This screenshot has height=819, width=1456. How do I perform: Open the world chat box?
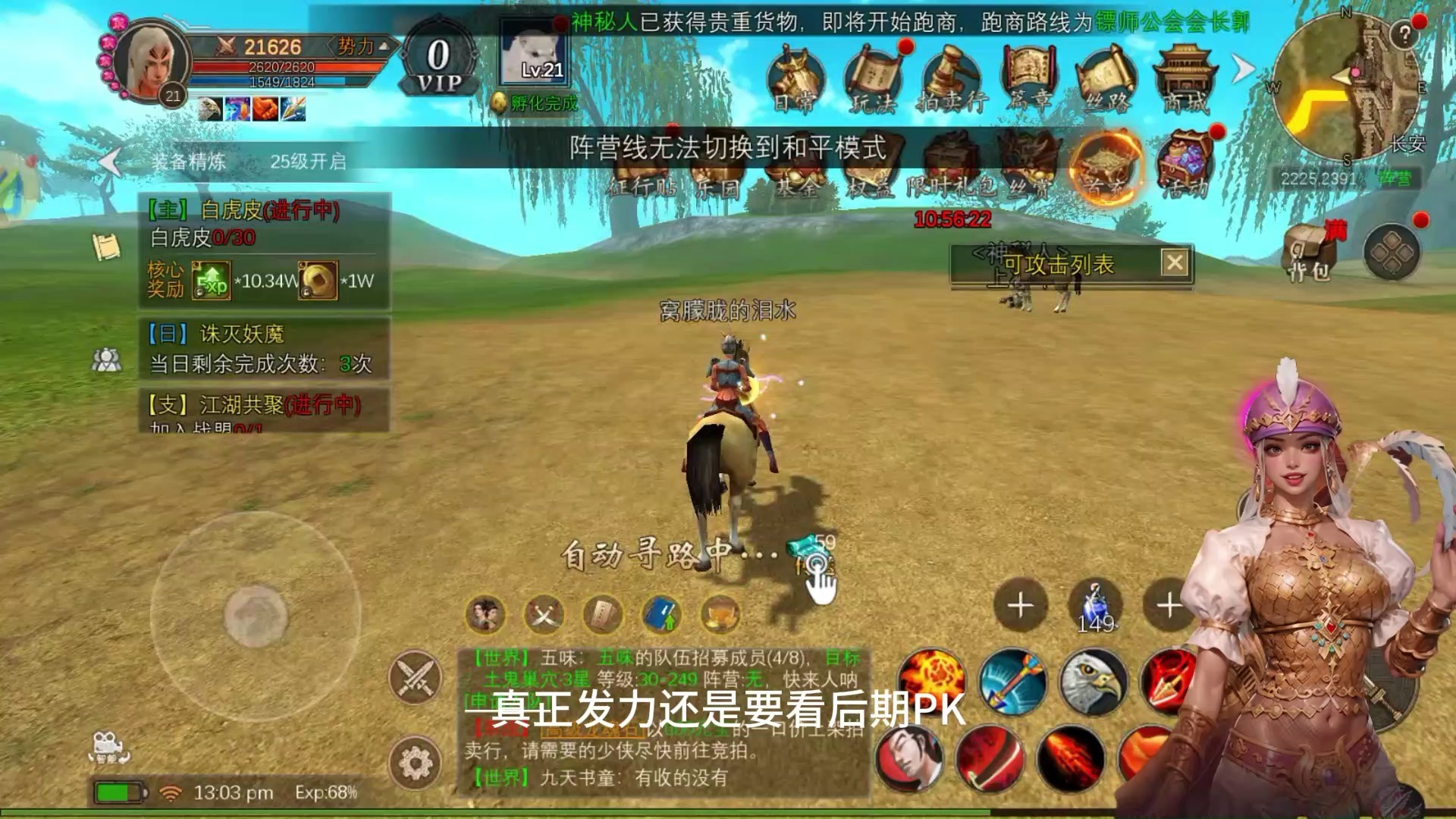[x=664, y=720]
